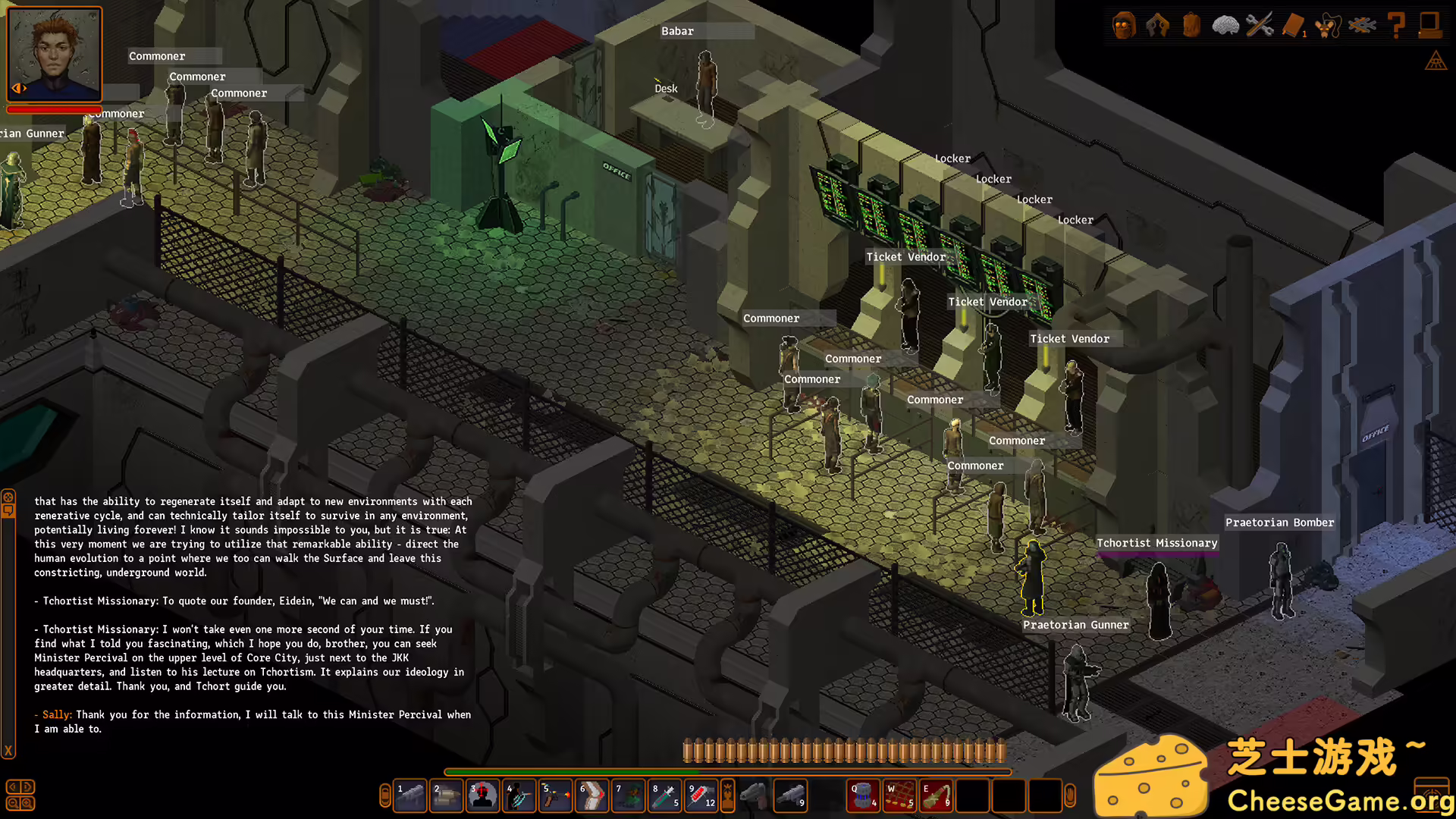The width and height of the screenshot is (1456, 819).
Task: Open the computer game menu icon
Action: tap(1430, 25)
